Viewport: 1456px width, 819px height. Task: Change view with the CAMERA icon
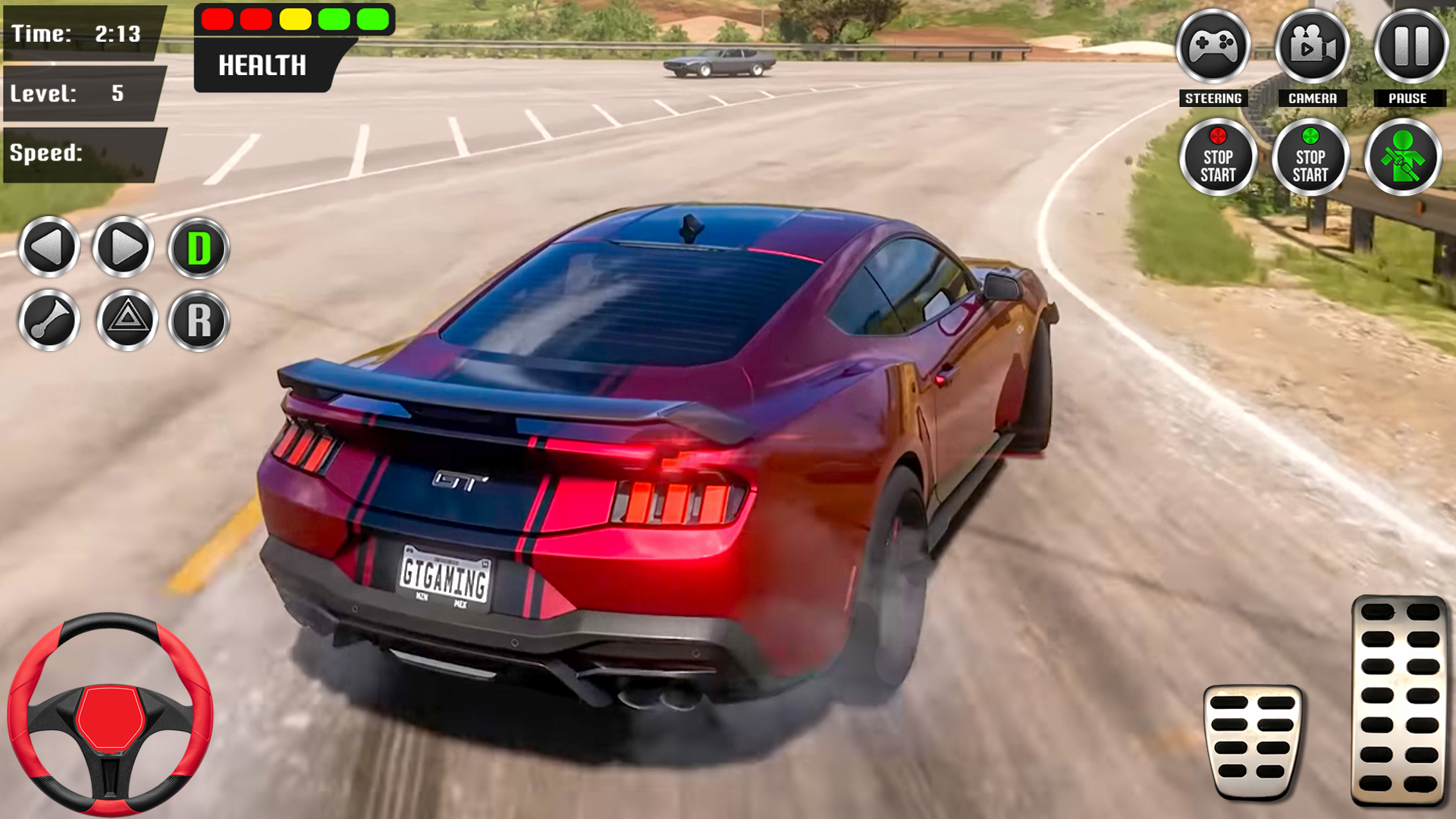tap(1311, 48)
